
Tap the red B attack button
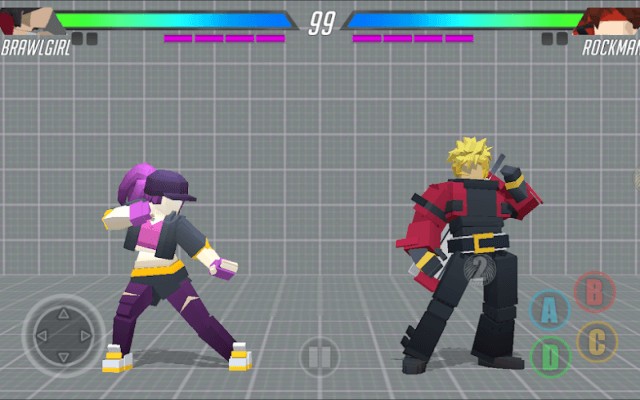coord(595,292)
